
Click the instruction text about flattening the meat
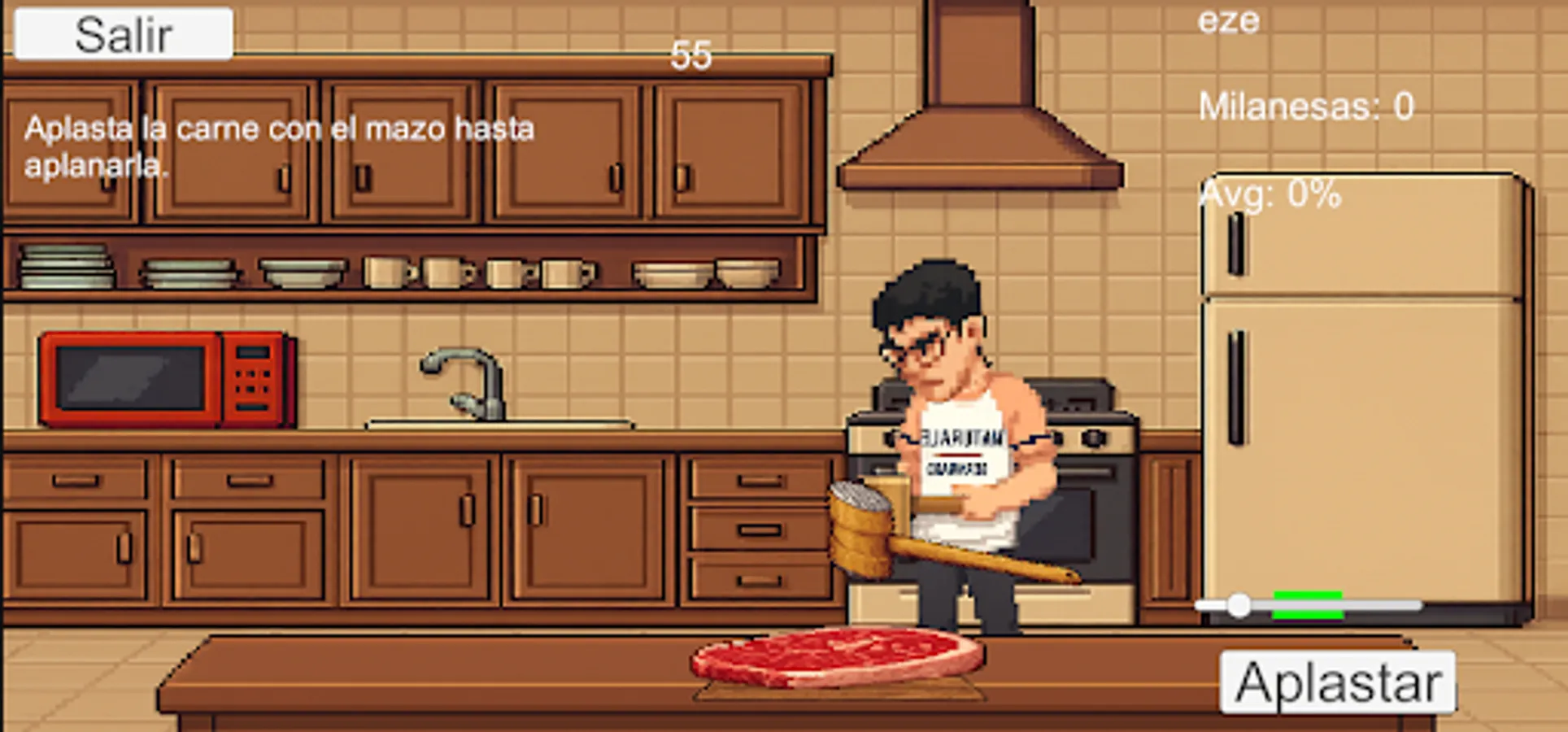point(281,146)
